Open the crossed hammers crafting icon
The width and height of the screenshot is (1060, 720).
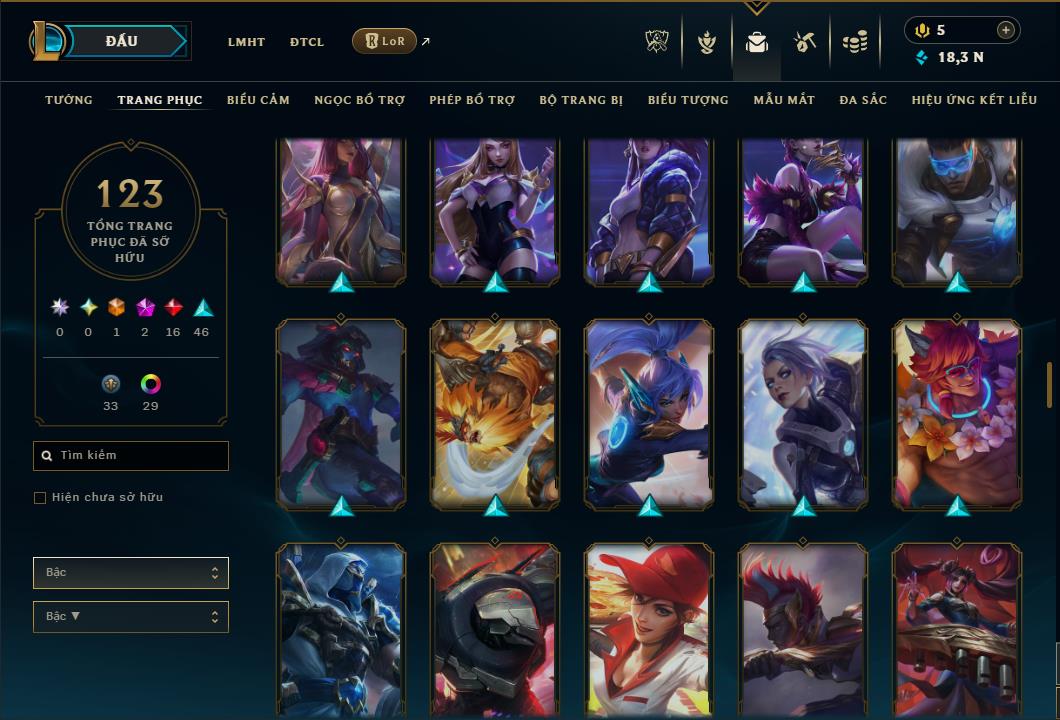805,42
